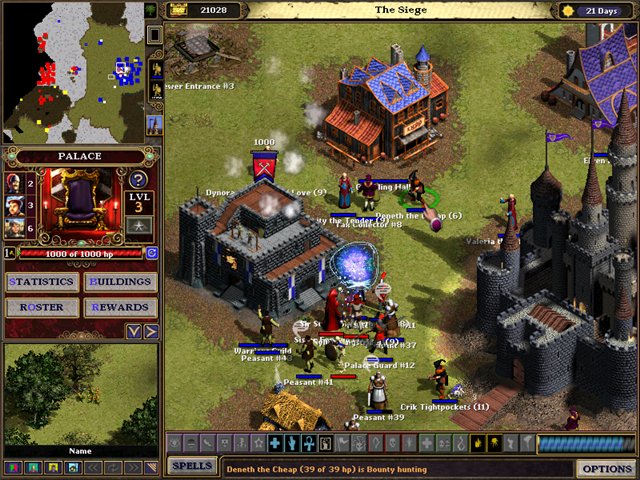640x480 pixels.
Task: Open the Rewards menu
Action: (x=119, y=307)
